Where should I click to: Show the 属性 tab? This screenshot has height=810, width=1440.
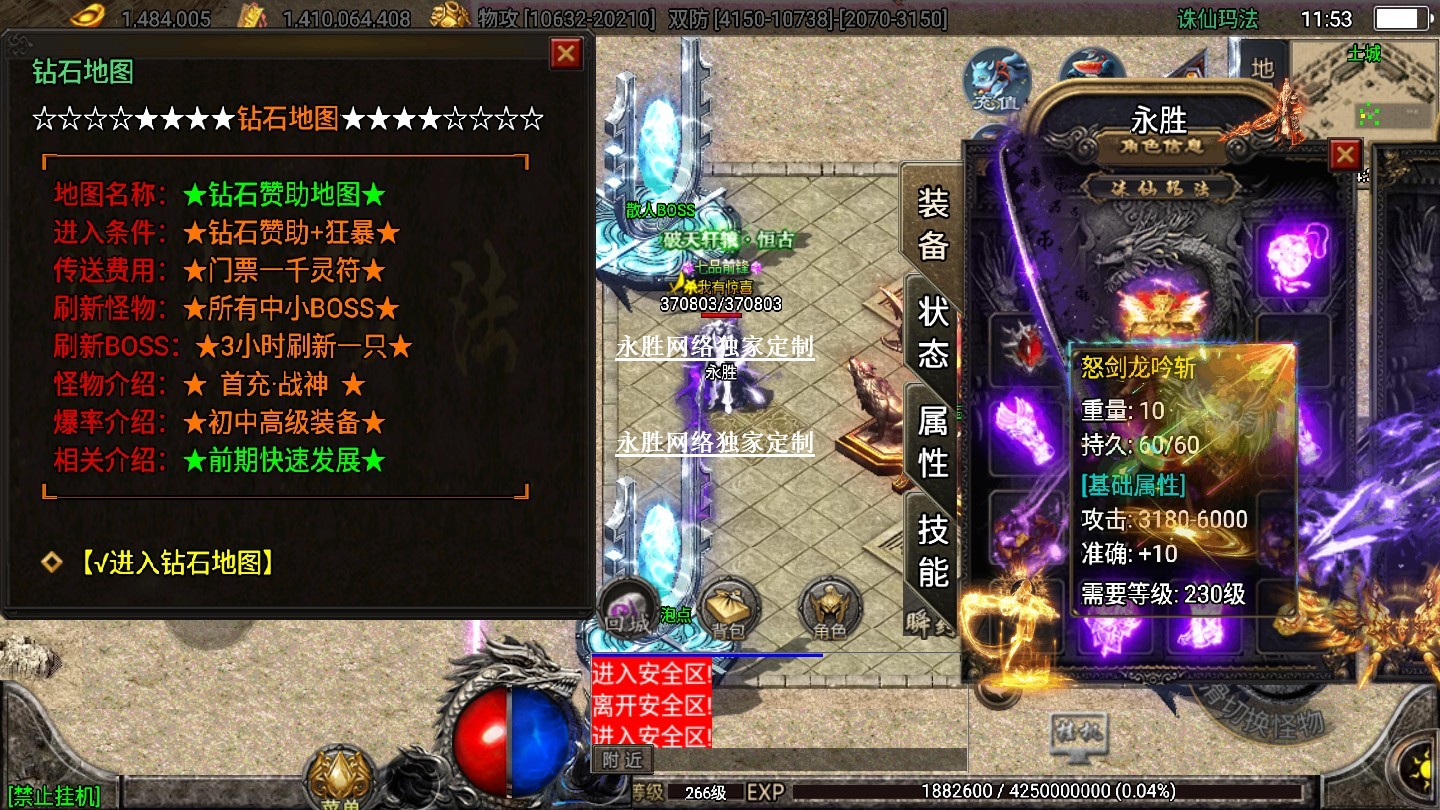pyautogui.click(x=932, y=441)
